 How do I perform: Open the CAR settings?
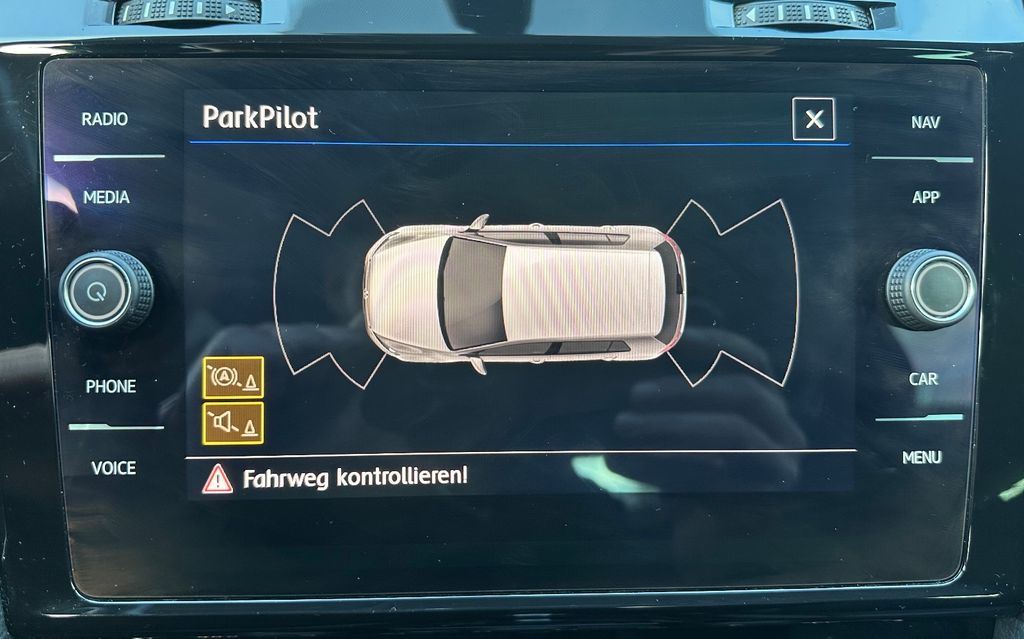pyautogui.click(x=923, y=379)
